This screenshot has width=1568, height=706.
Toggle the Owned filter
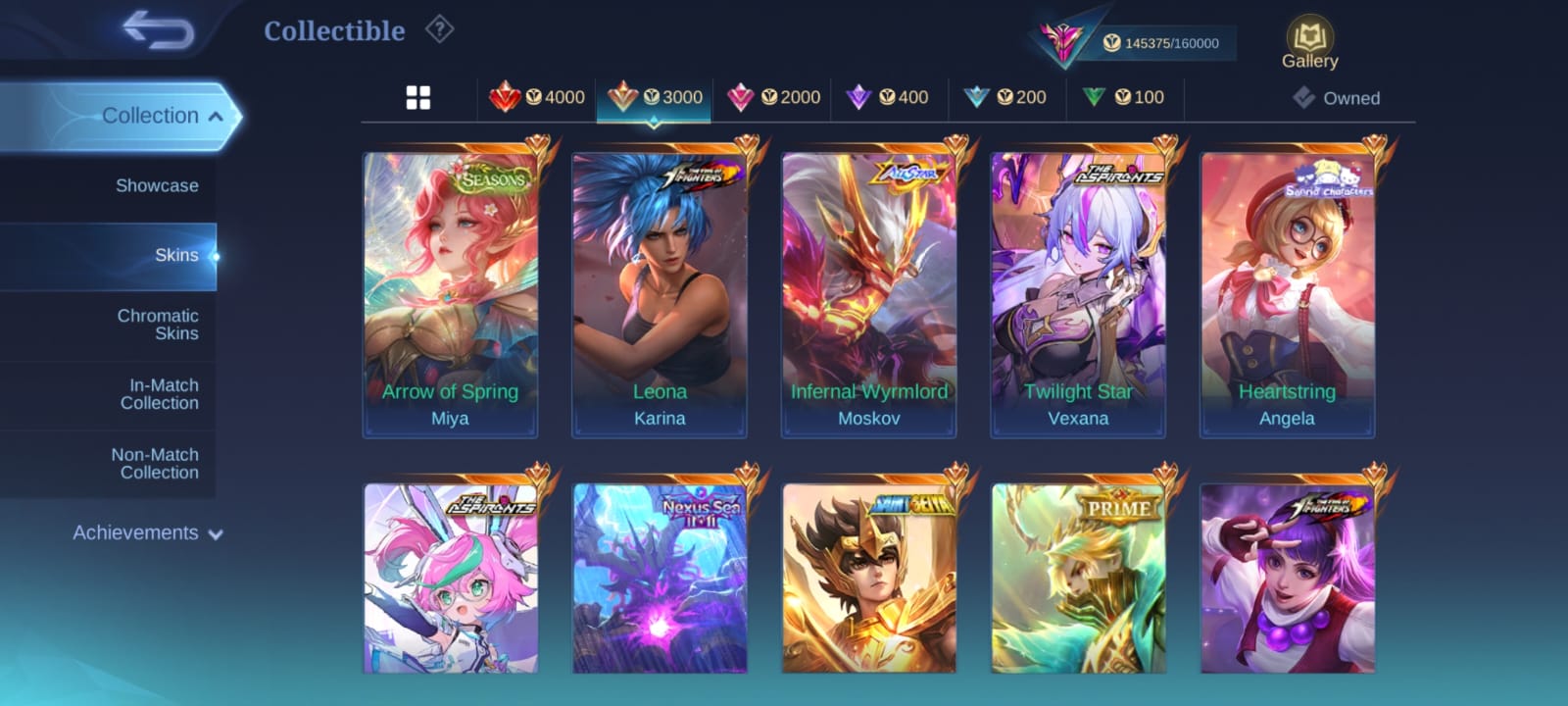point(1337,98)
